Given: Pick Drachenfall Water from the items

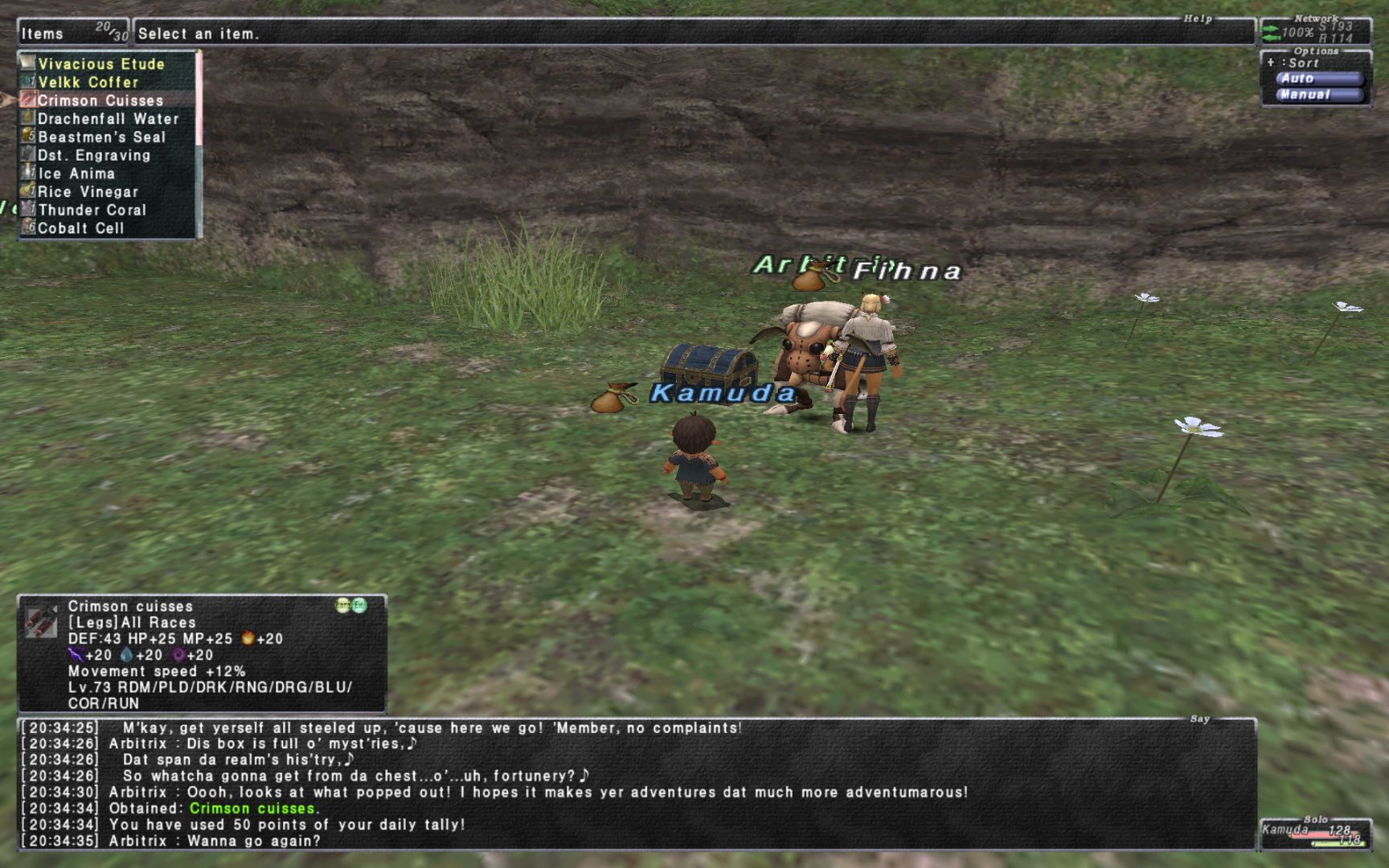Looking at the screenshot, I should point(109,119).
